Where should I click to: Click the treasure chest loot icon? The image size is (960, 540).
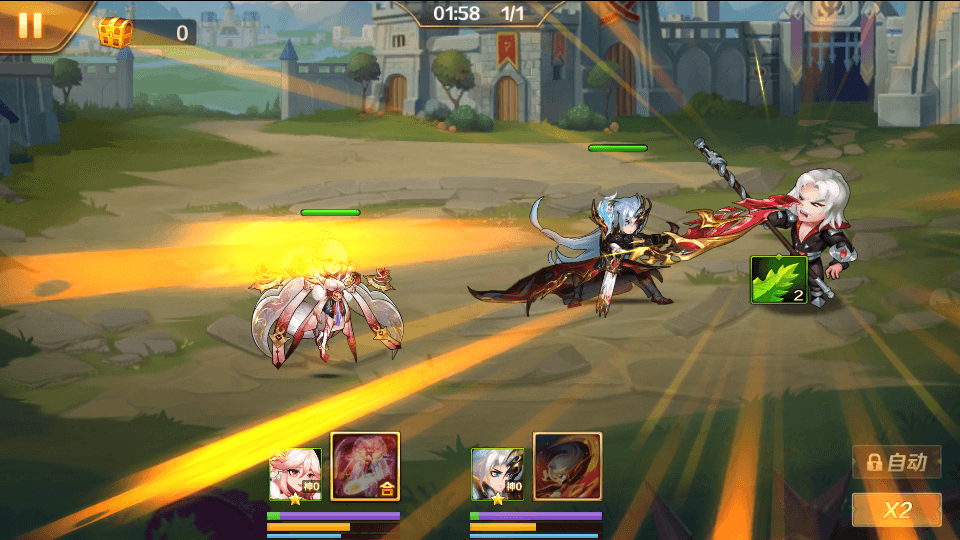coord(115,33)
